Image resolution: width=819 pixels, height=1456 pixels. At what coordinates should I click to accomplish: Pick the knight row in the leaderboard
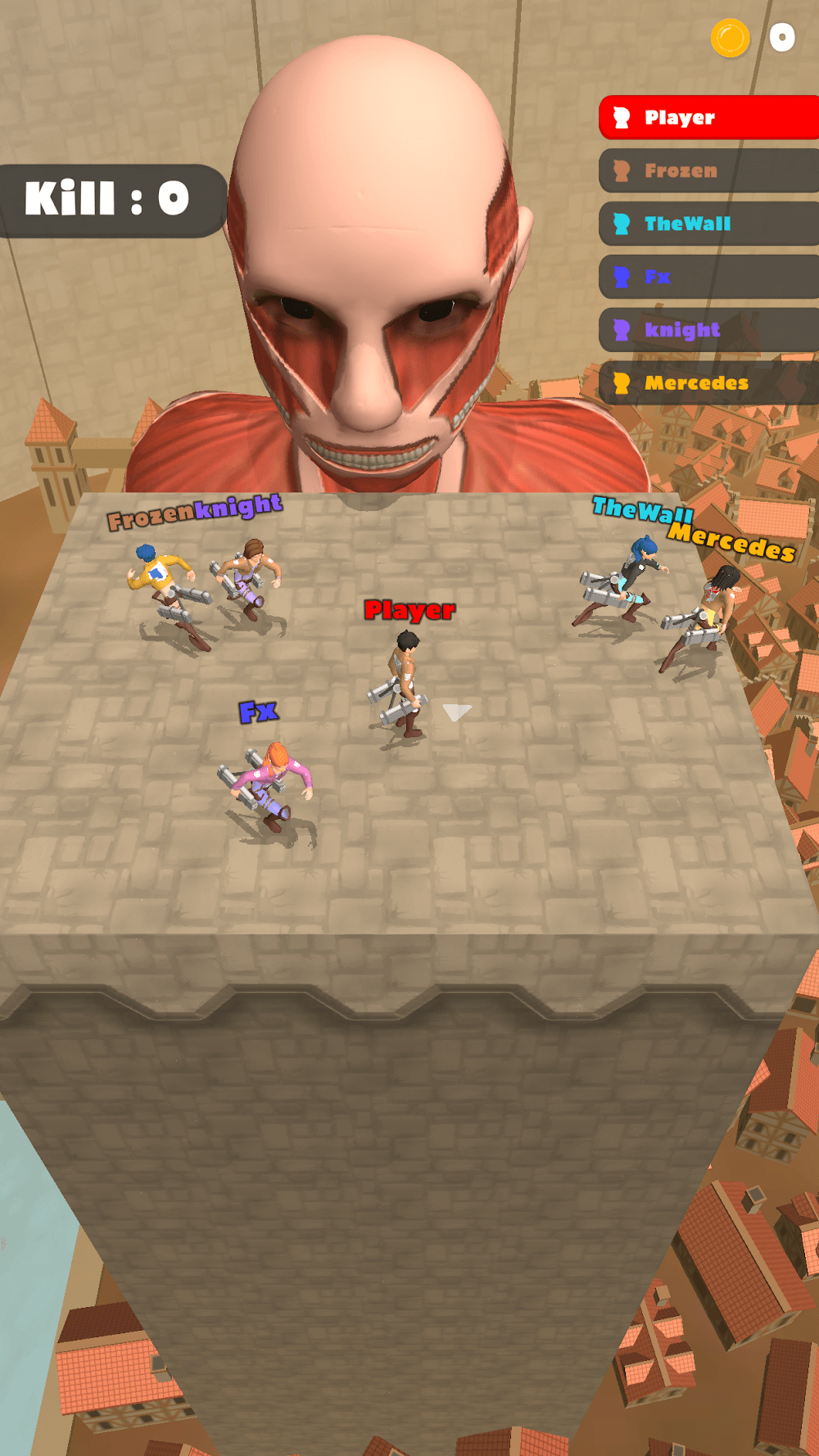(708, 330)
